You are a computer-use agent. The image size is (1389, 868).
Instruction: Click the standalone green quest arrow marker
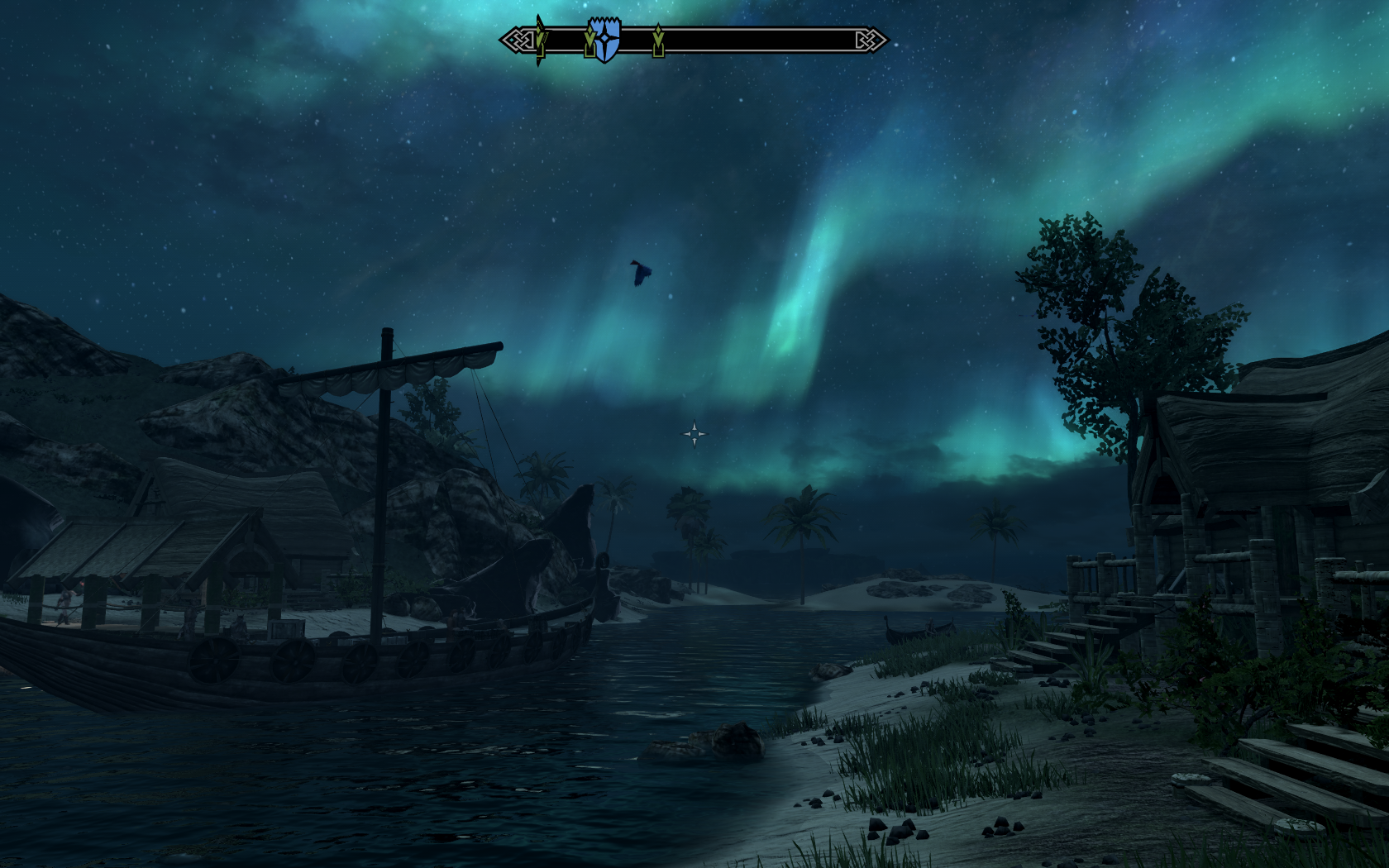coord(658,41)
